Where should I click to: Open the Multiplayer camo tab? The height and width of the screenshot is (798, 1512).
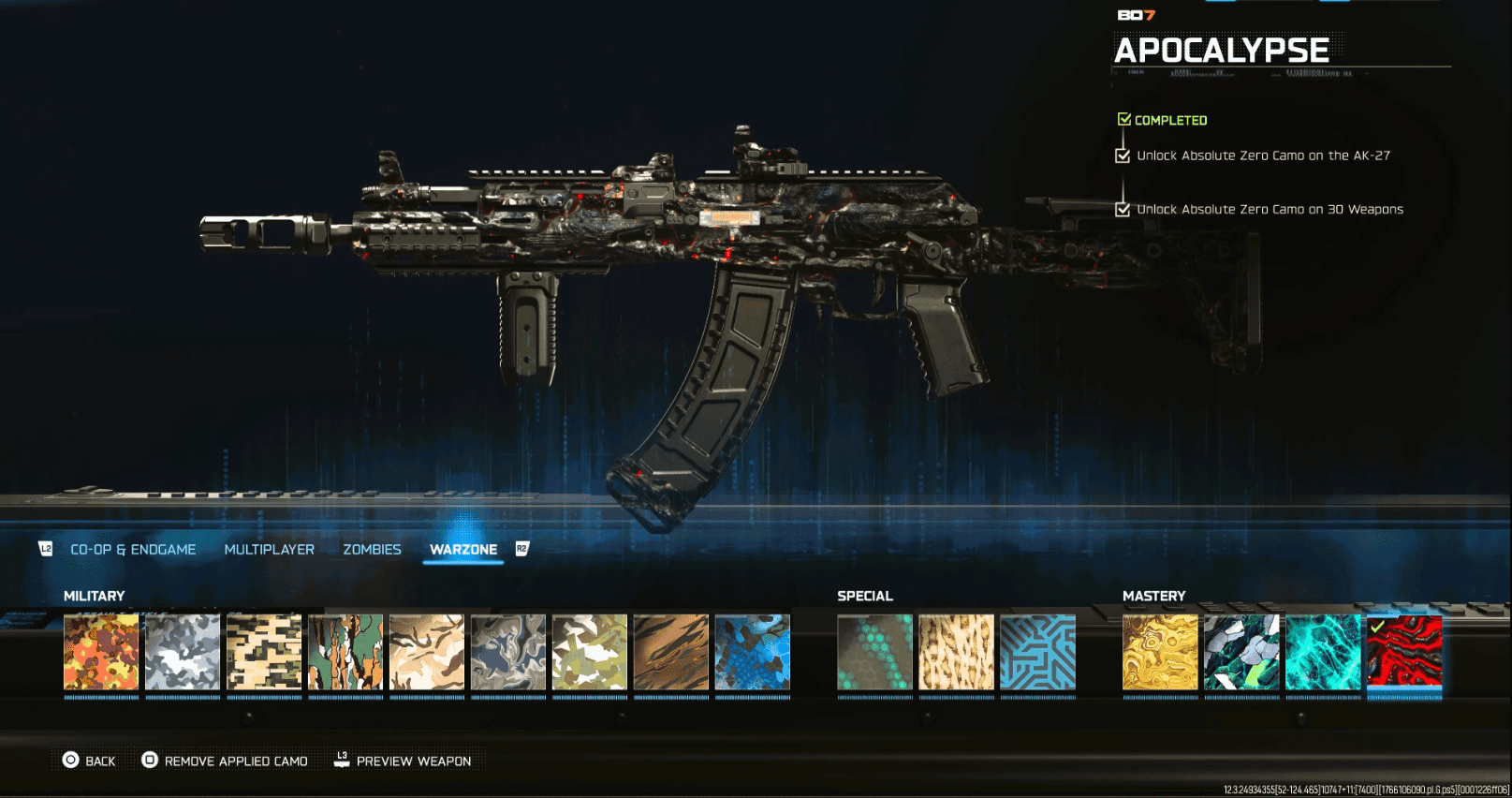point(269,550)
